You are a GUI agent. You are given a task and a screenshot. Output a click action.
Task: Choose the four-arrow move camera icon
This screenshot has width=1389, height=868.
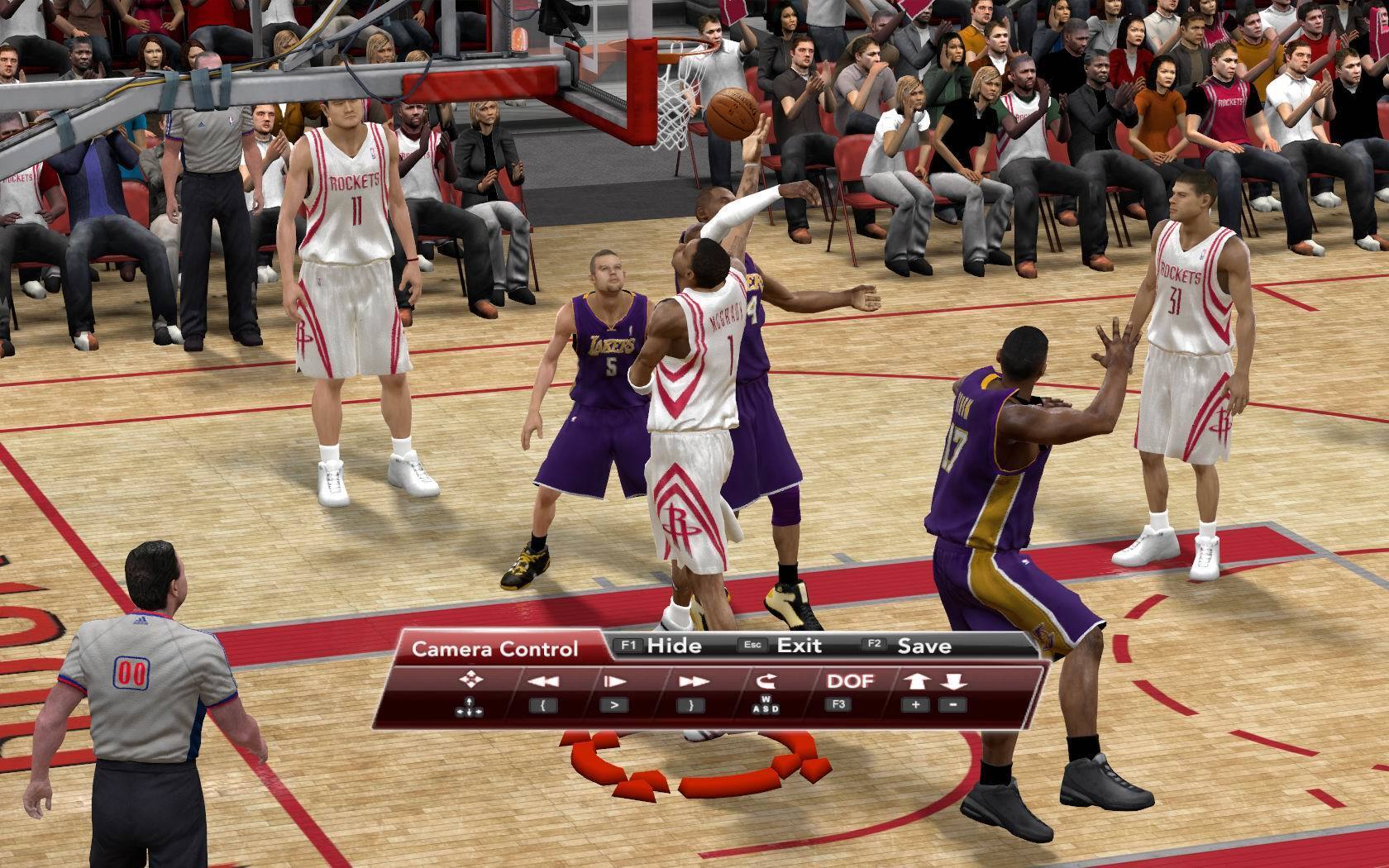470,680
